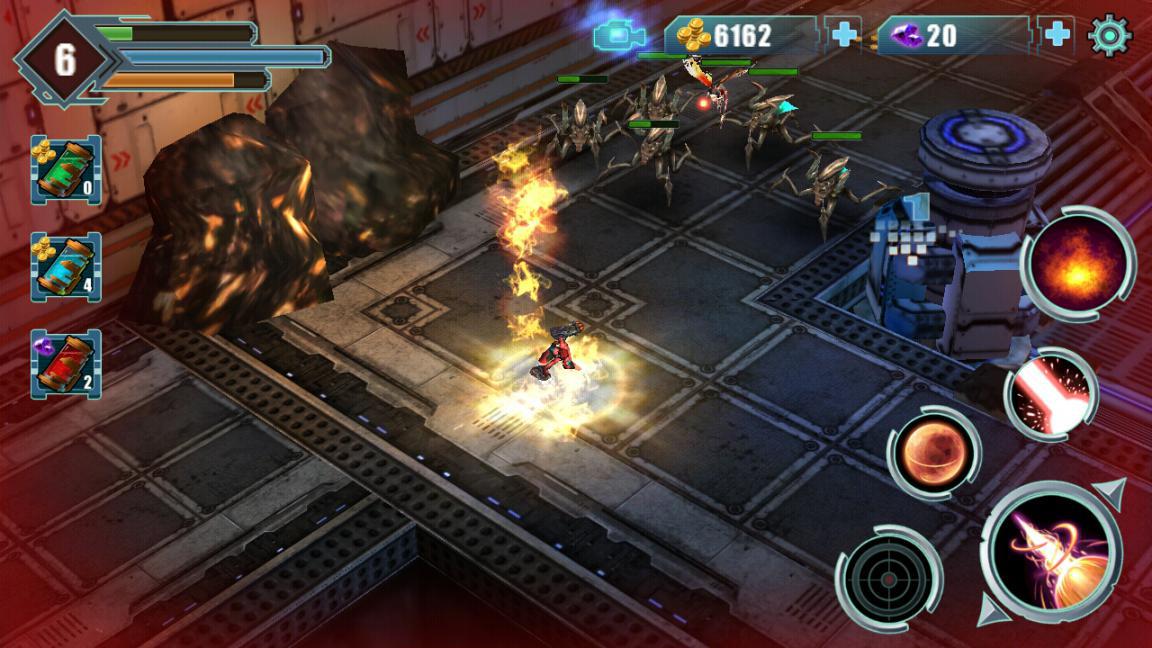Viewport: 1152px width, 648px height.
Task: Add more gold coins with plus button
Action: (845, 36)
